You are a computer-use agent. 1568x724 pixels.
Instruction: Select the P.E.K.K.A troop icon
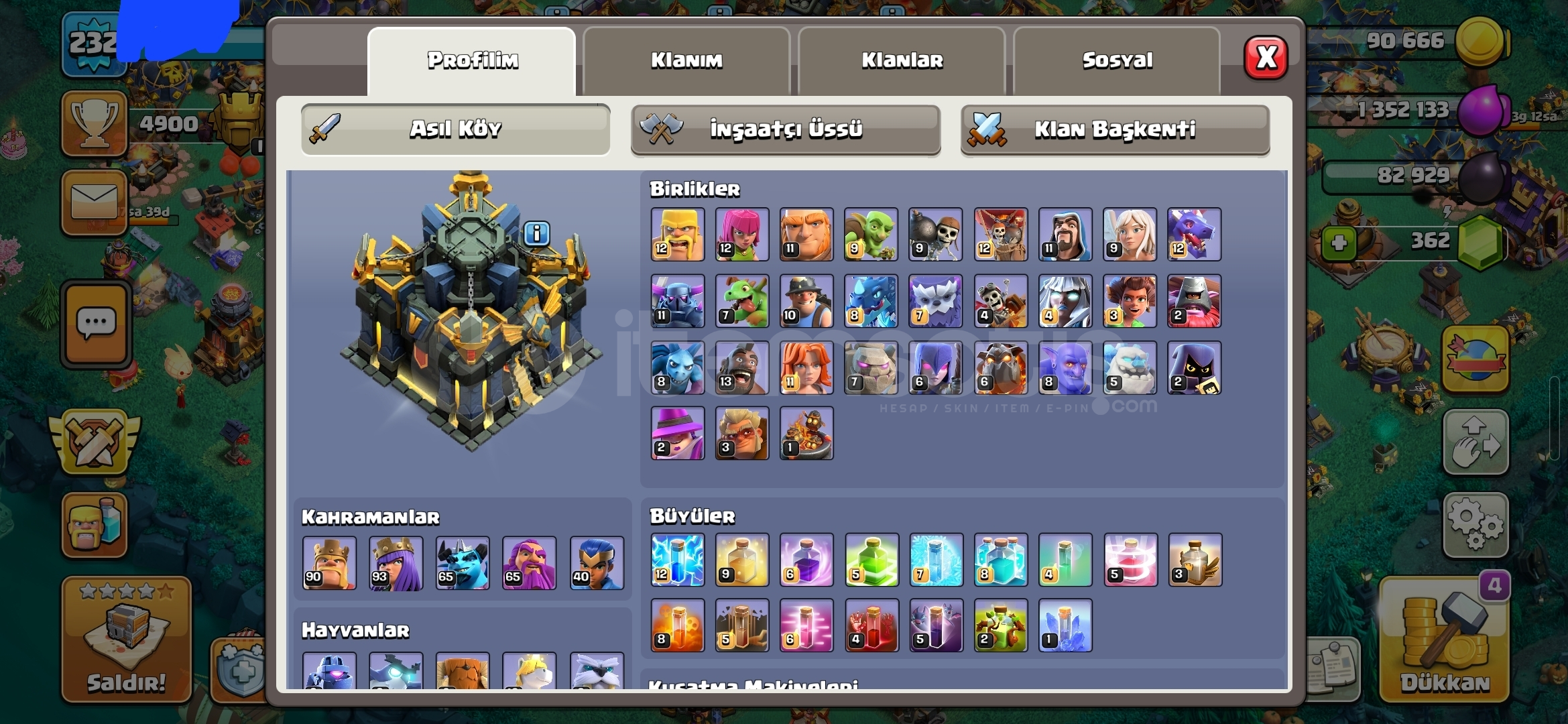tap(677, 302)
